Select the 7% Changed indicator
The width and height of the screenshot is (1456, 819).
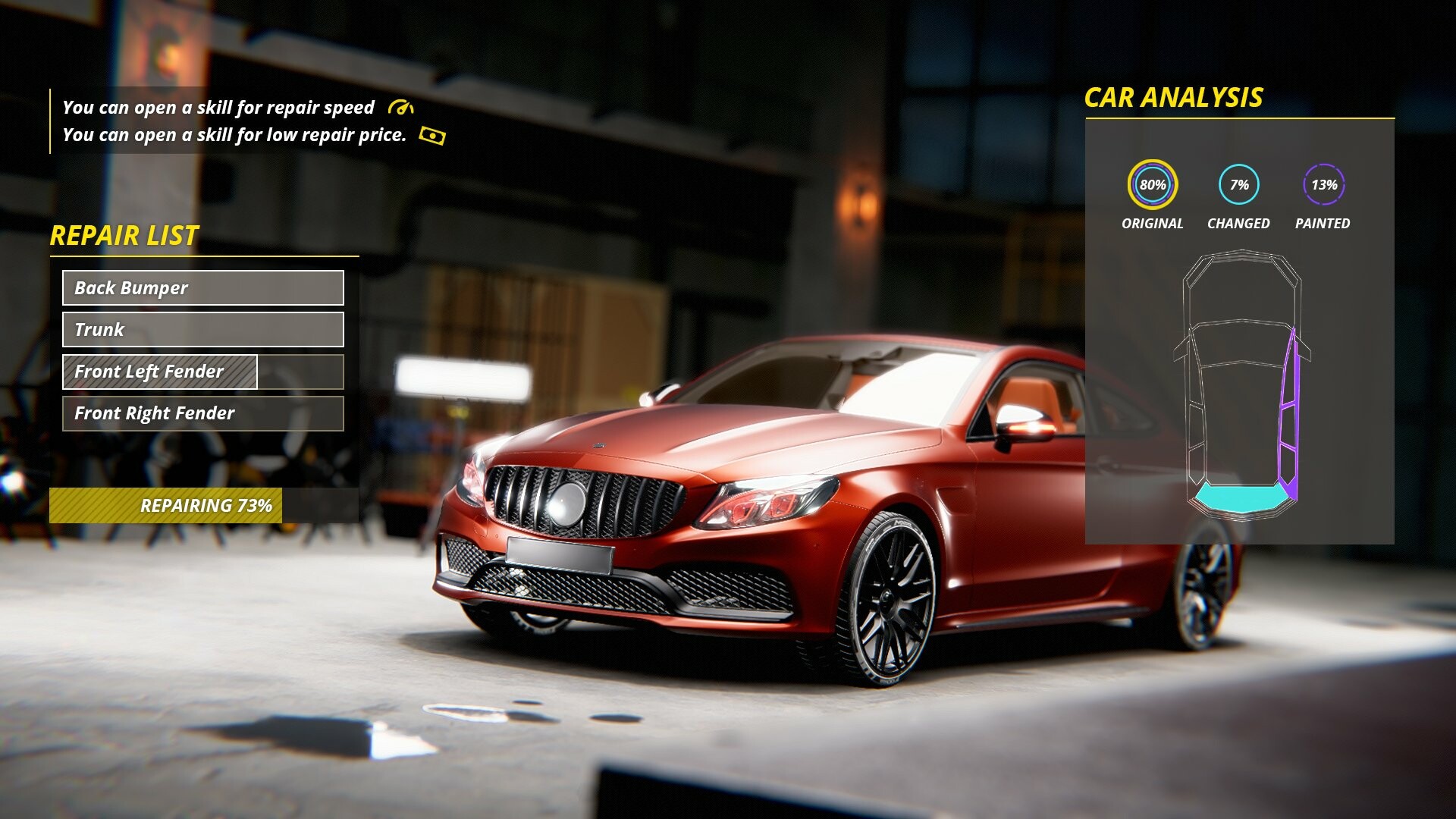click(x=1239, y=184)
